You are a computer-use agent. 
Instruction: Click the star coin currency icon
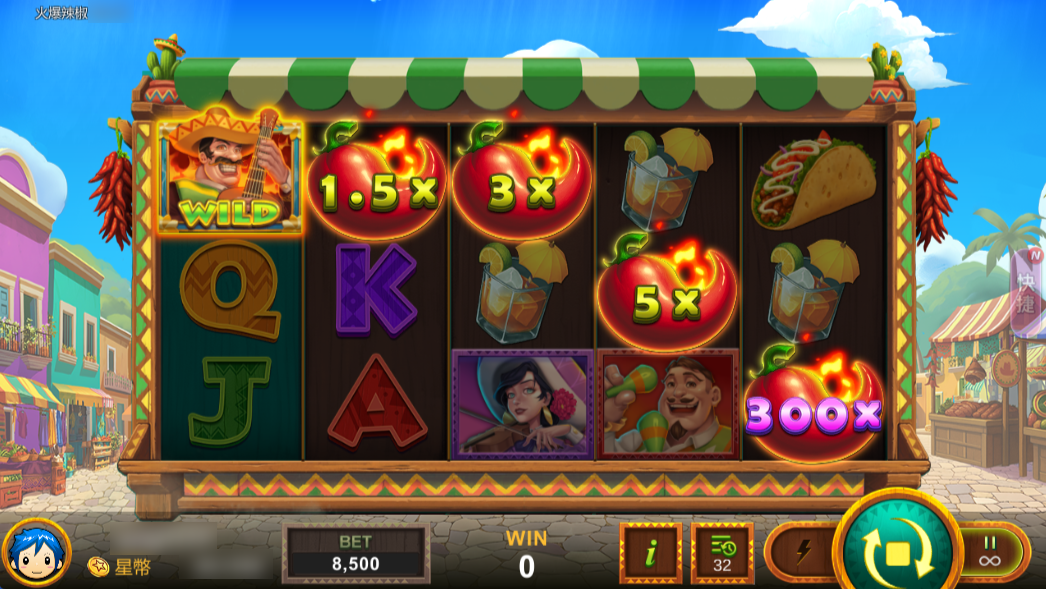tap(98, 567)
